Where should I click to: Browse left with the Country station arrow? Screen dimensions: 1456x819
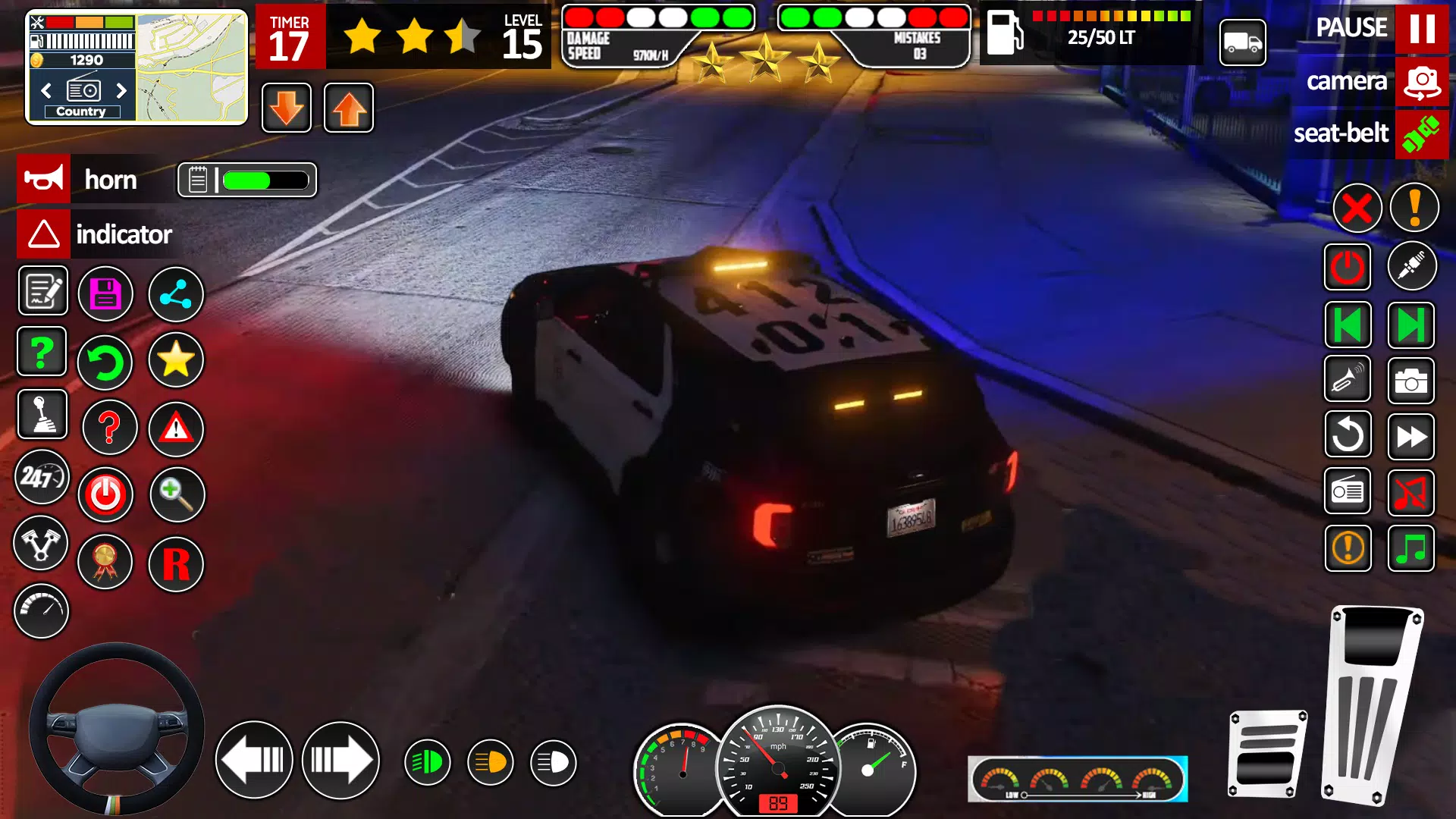45,90
